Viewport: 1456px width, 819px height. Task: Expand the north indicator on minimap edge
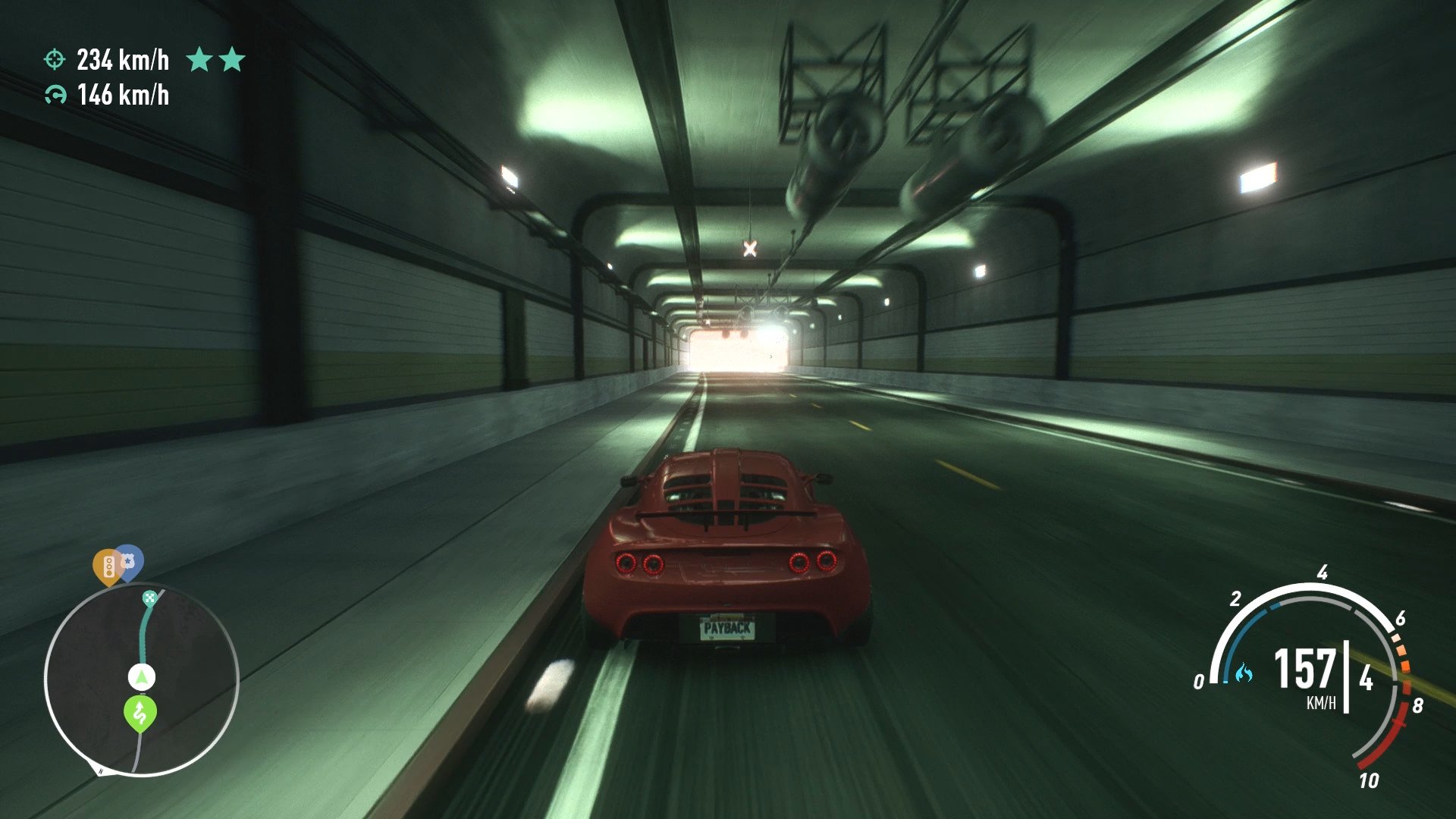tap(99, 770)
